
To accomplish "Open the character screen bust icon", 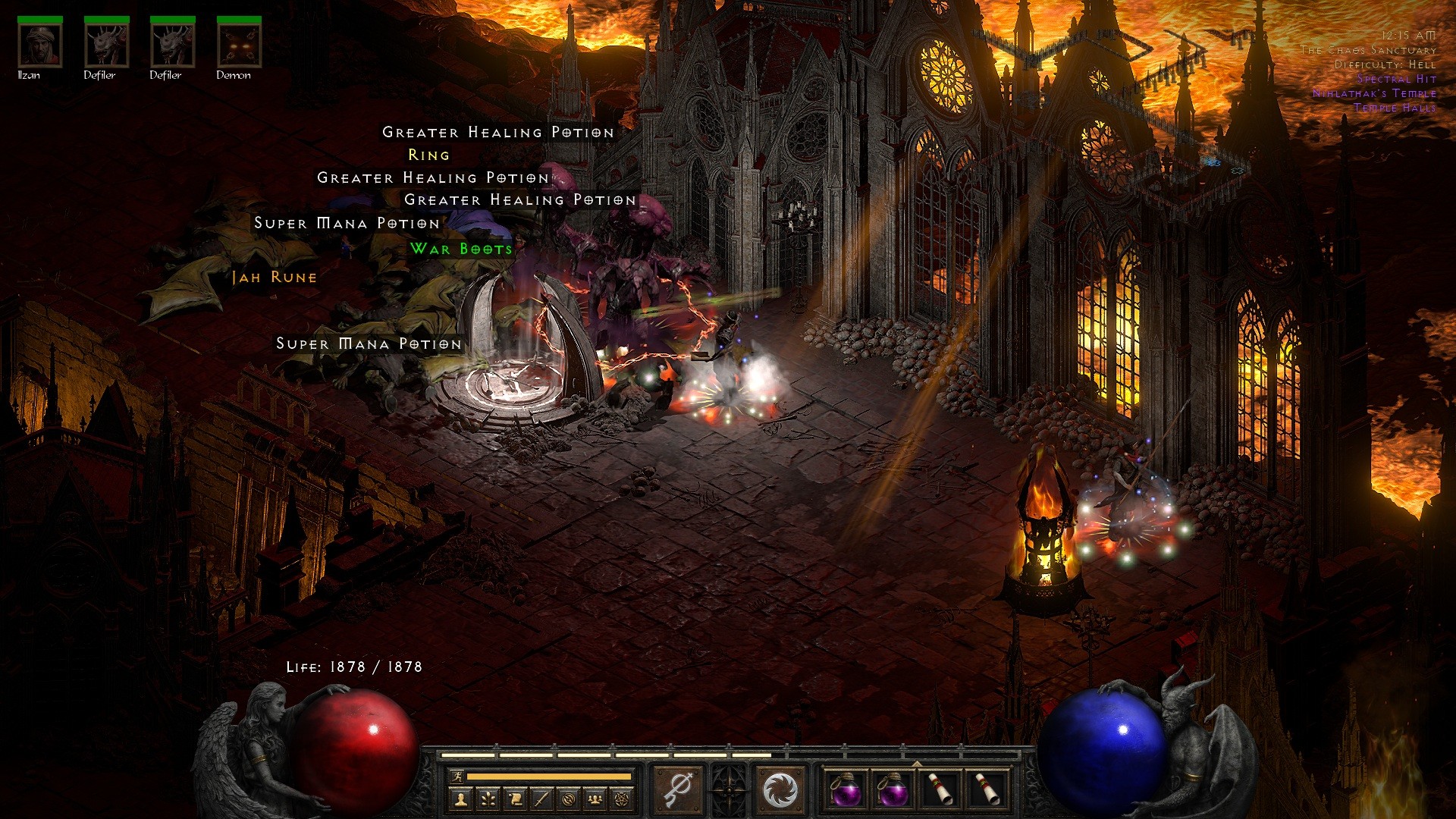I will click(460, 799).
